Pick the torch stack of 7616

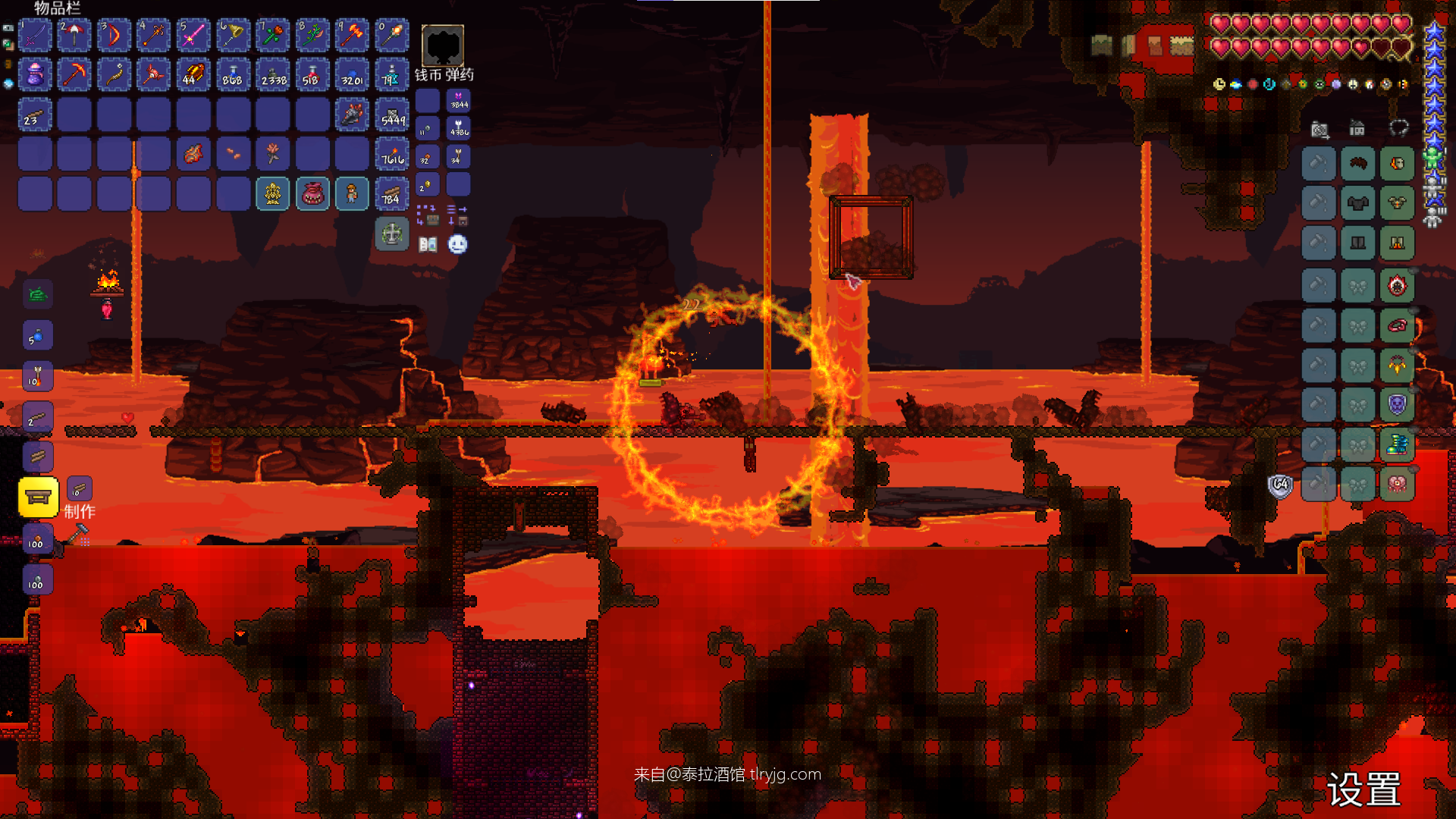[x=392, y=155]
